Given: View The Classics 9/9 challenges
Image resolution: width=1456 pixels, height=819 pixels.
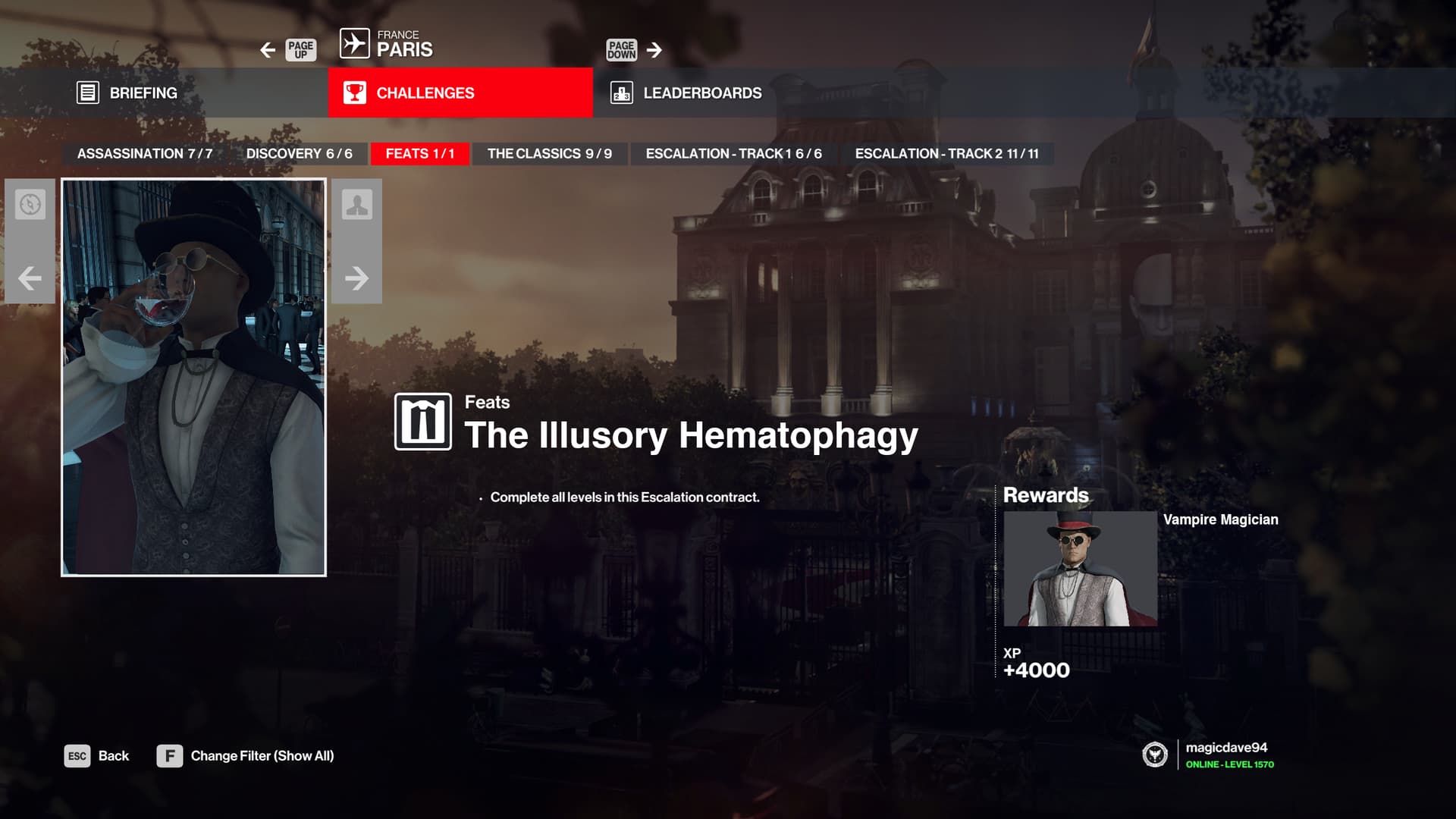Looking at the screenshot, I should pos(549,153).
